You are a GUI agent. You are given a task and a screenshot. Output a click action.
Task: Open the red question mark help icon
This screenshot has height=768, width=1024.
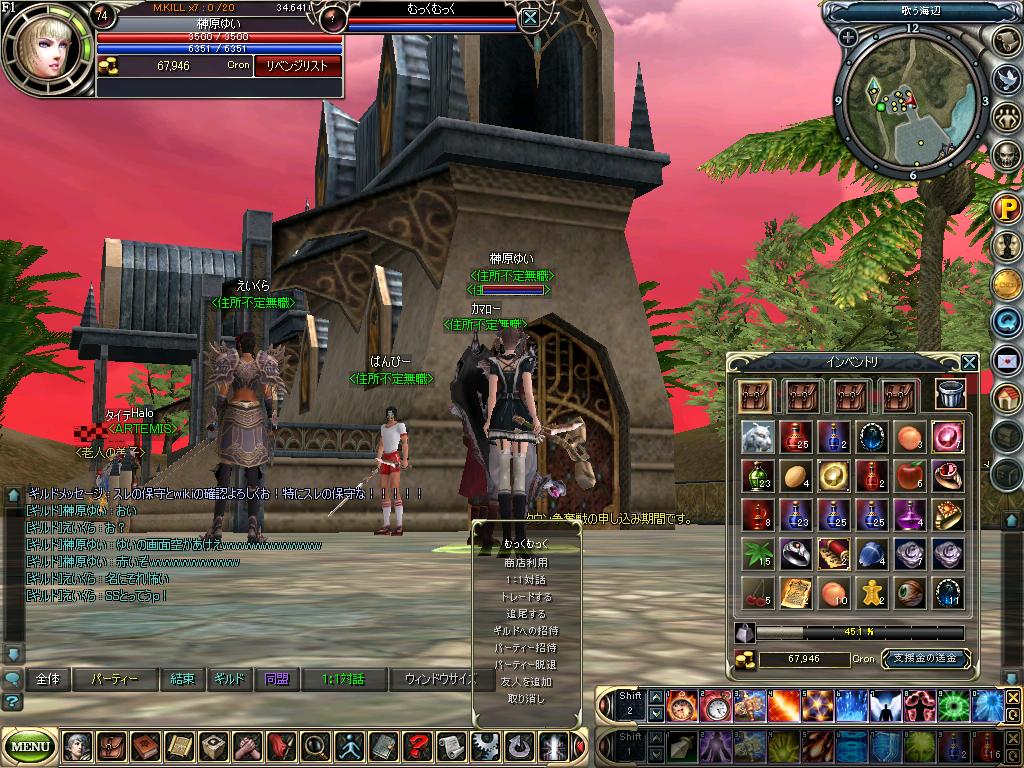416,746
